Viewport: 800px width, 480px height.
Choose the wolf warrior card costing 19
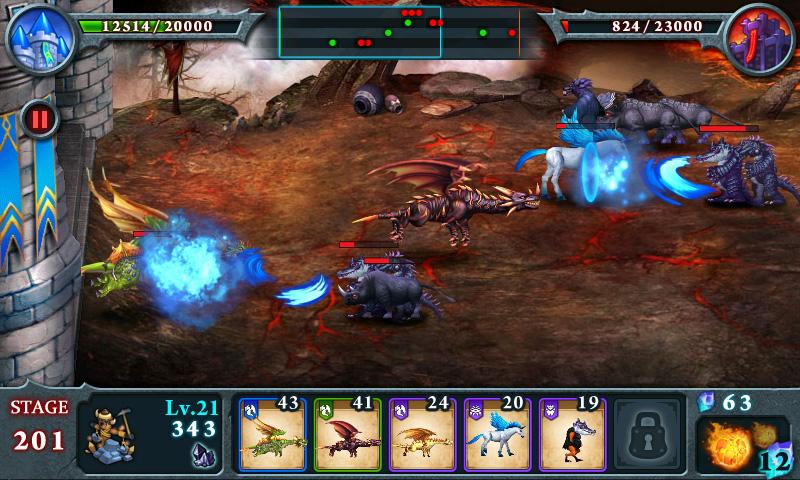point(571,436)
